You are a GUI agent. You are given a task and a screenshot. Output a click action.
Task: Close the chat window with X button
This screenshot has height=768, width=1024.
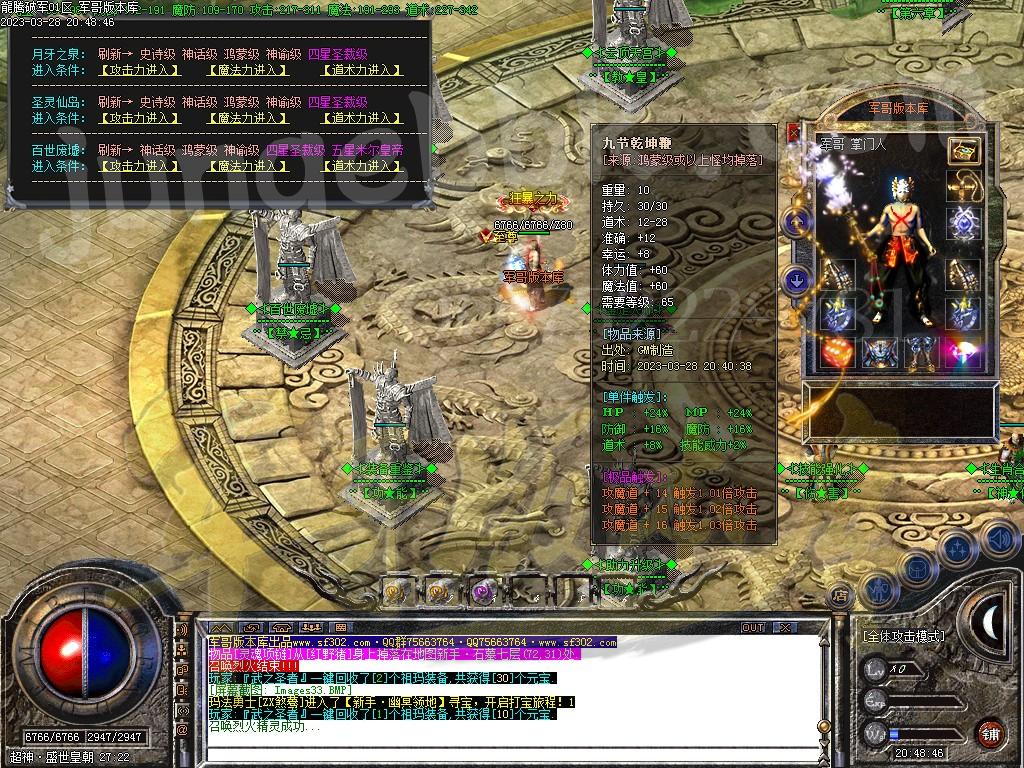coord(785,627)
